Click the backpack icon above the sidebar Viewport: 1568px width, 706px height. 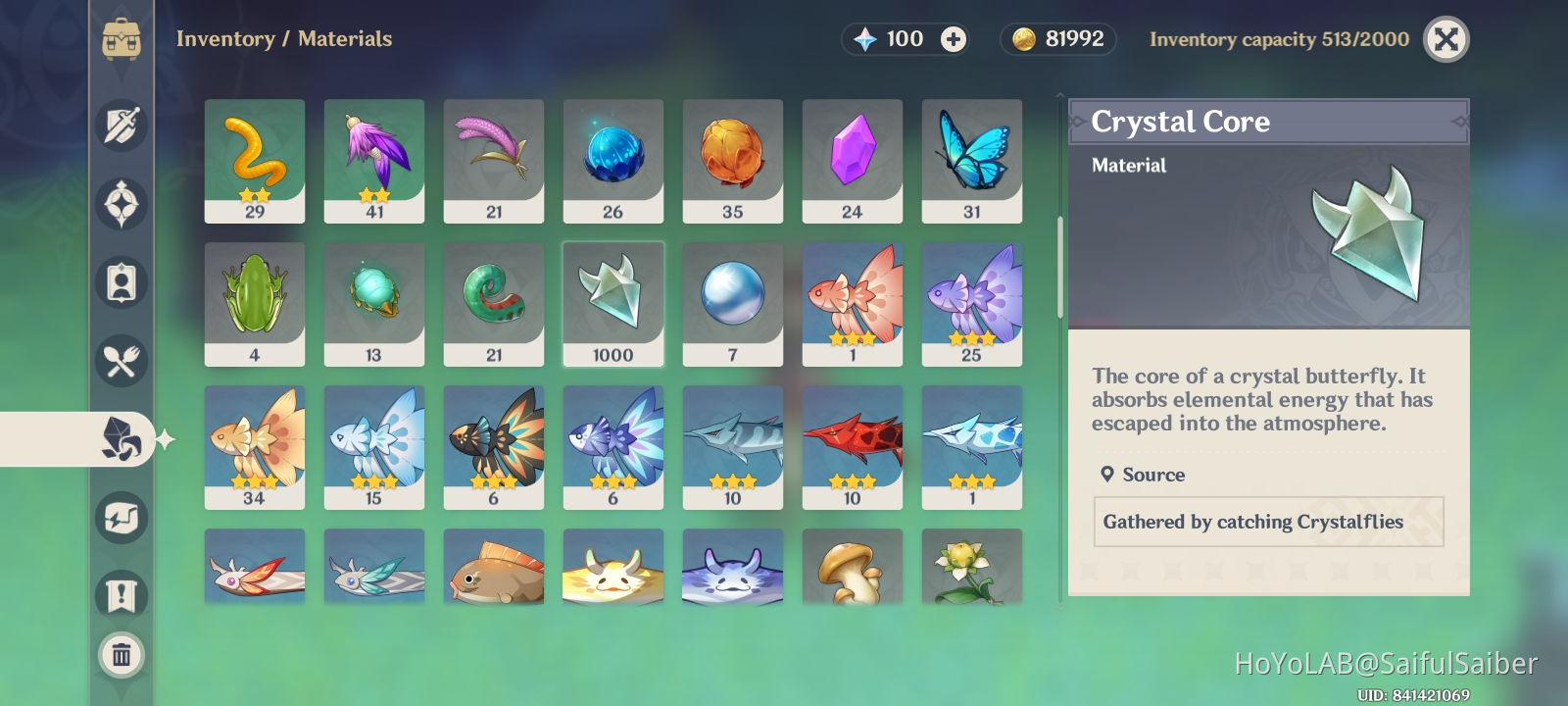click(x=121, y=39)
